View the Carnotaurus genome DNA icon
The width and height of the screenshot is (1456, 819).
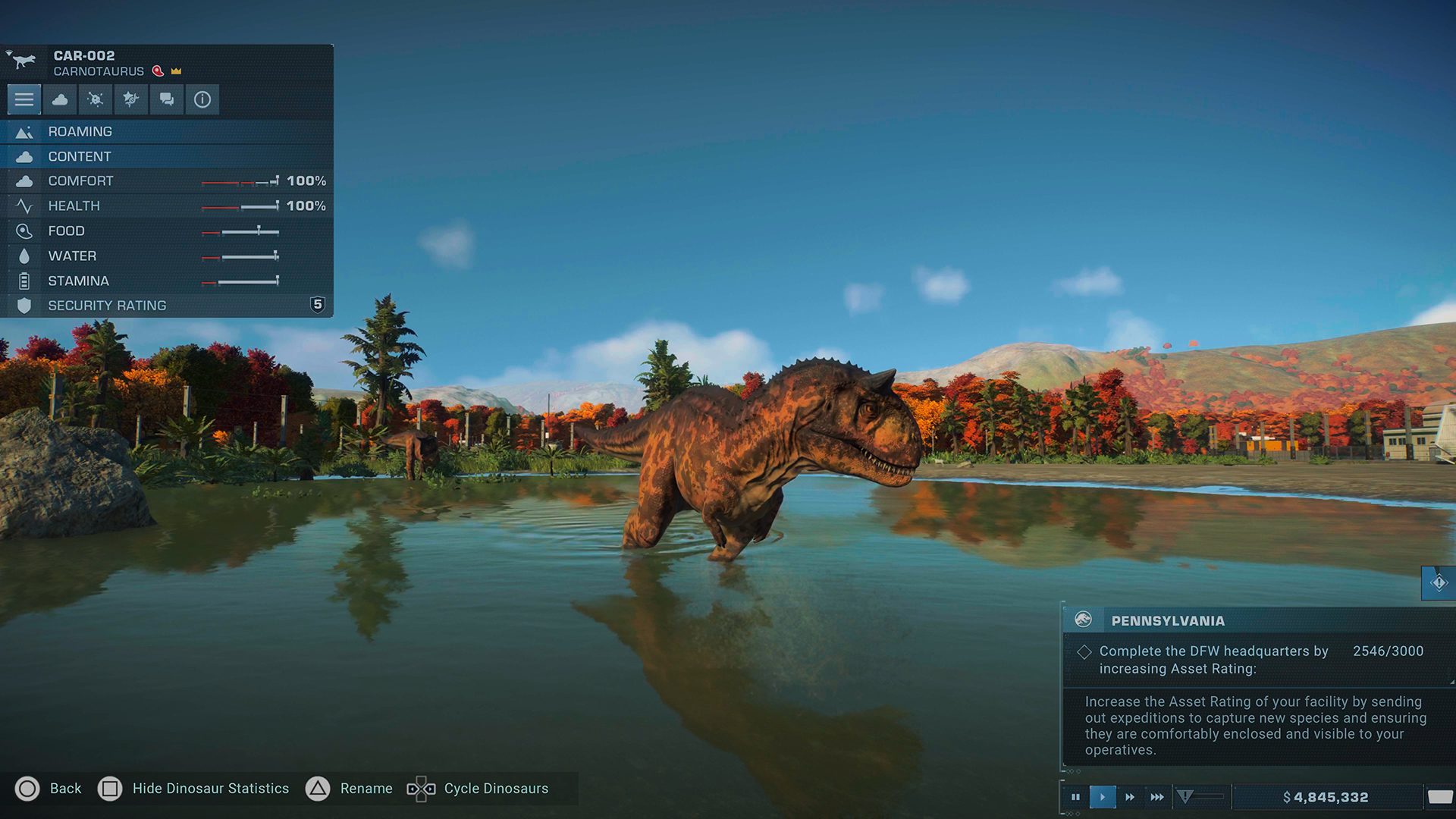point(130,99)
